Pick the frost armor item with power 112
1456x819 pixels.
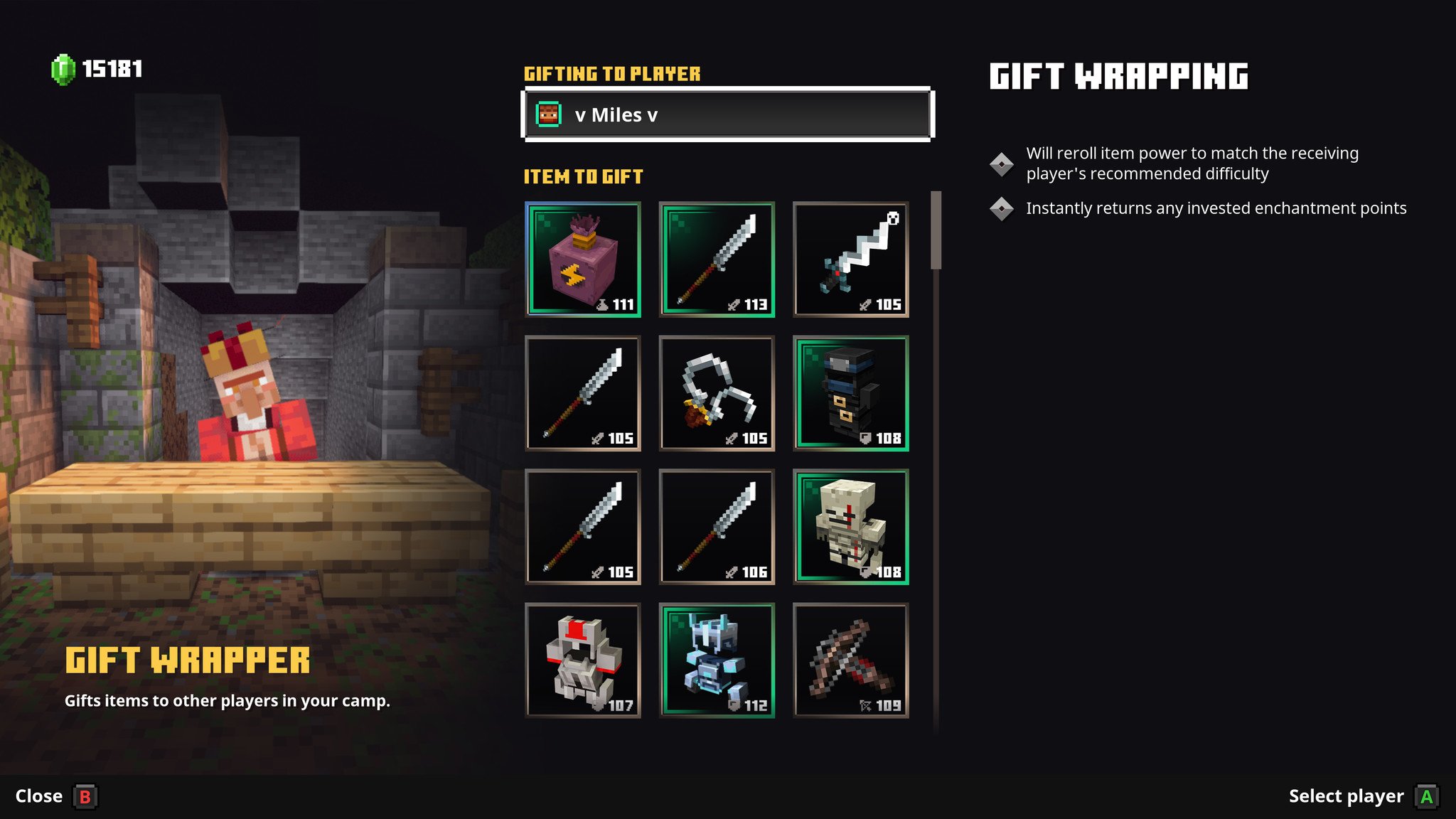tap(717, 660)
